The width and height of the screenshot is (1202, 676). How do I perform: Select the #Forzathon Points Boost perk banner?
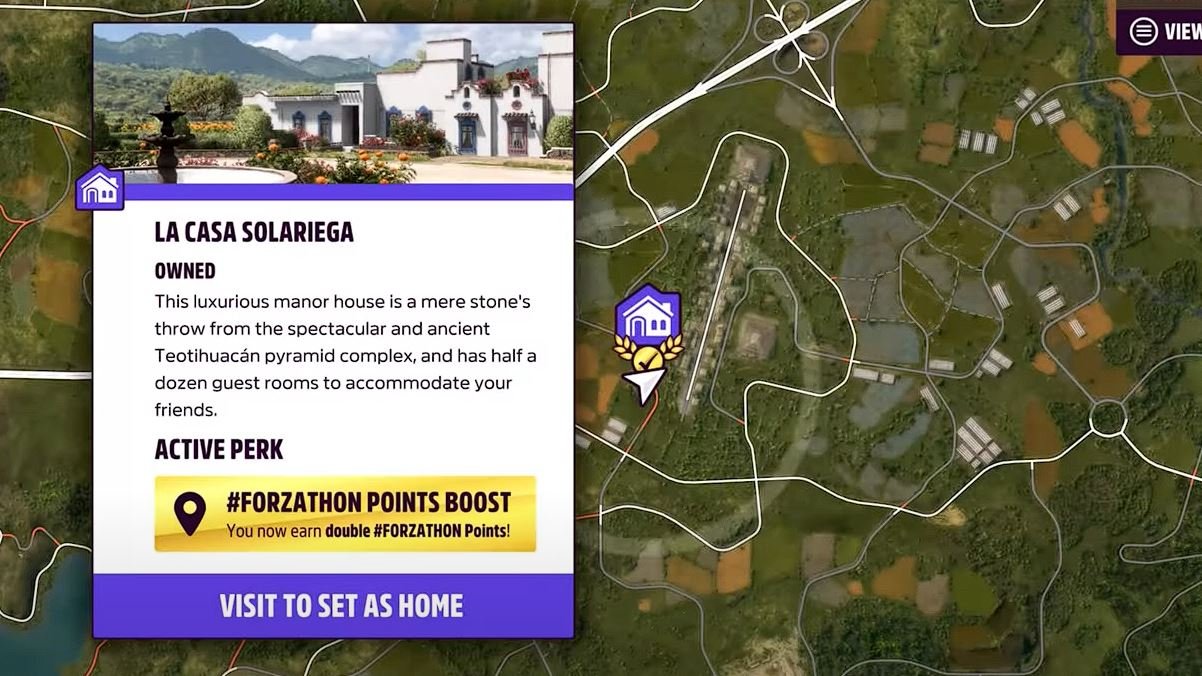pos(345,513)
